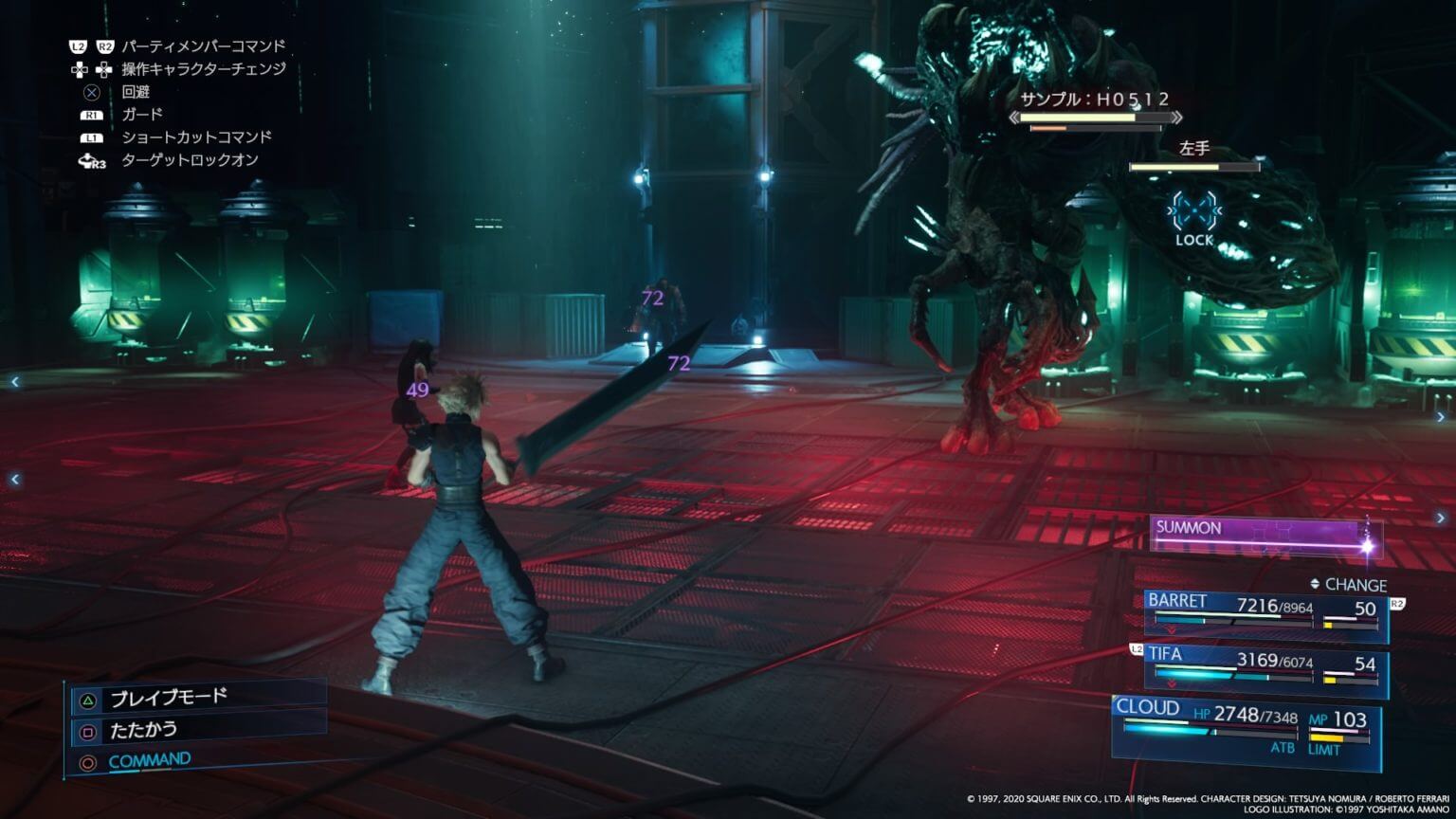Click the R1 guard button icon
Image resolution: width=1456 pixels, height=819 pixels.
click(x=94, y=114)
